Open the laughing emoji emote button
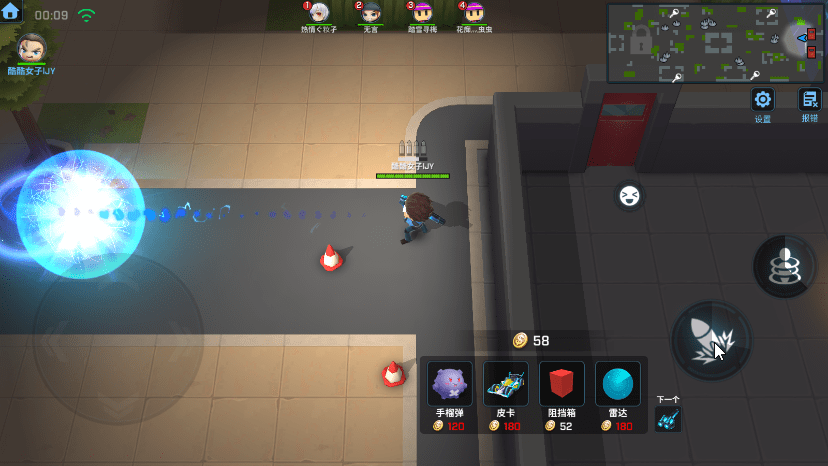The image size is (828, 466). pos(629,196)
